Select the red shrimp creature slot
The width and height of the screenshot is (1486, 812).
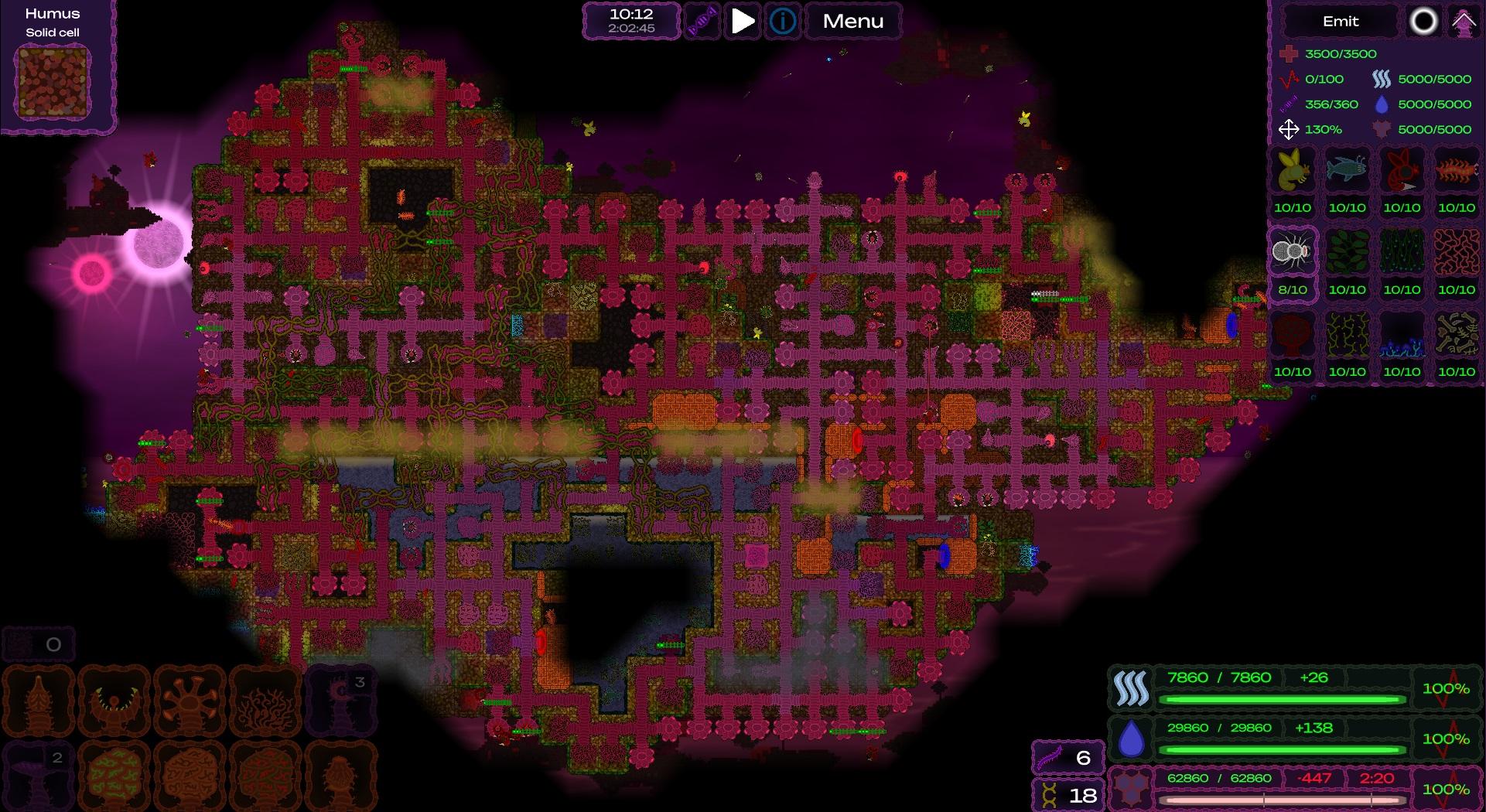point(1402,170)
